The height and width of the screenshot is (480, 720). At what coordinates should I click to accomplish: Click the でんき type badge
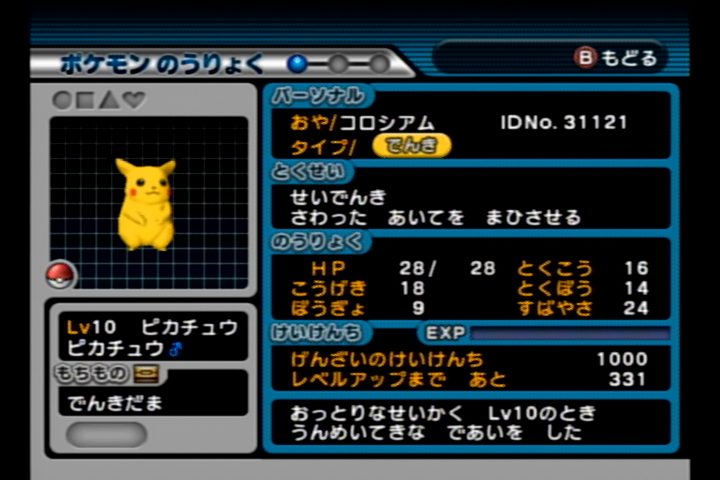tap(411, 146)
